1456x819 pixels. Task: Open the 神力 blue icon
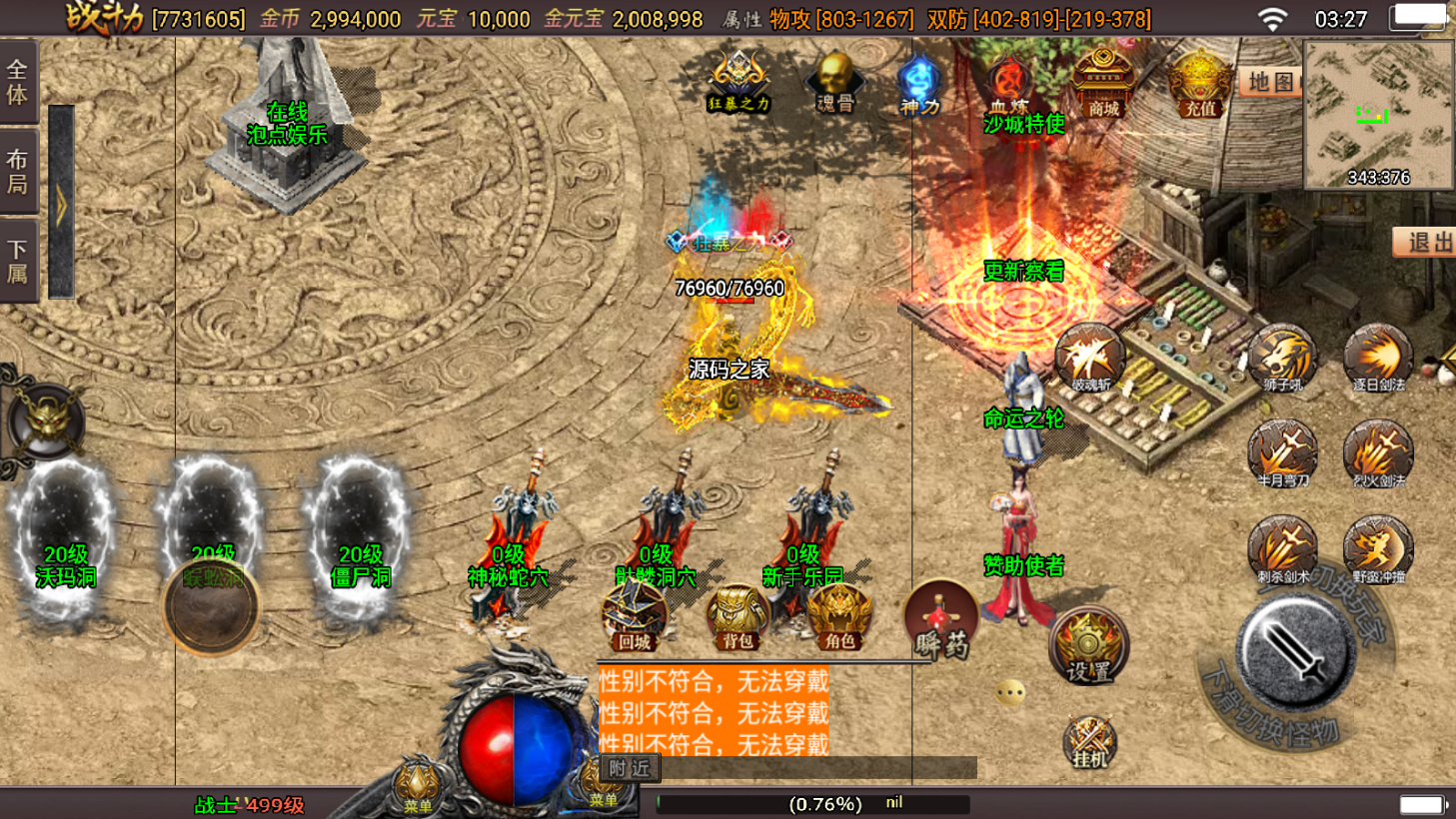tap(919, 84)
